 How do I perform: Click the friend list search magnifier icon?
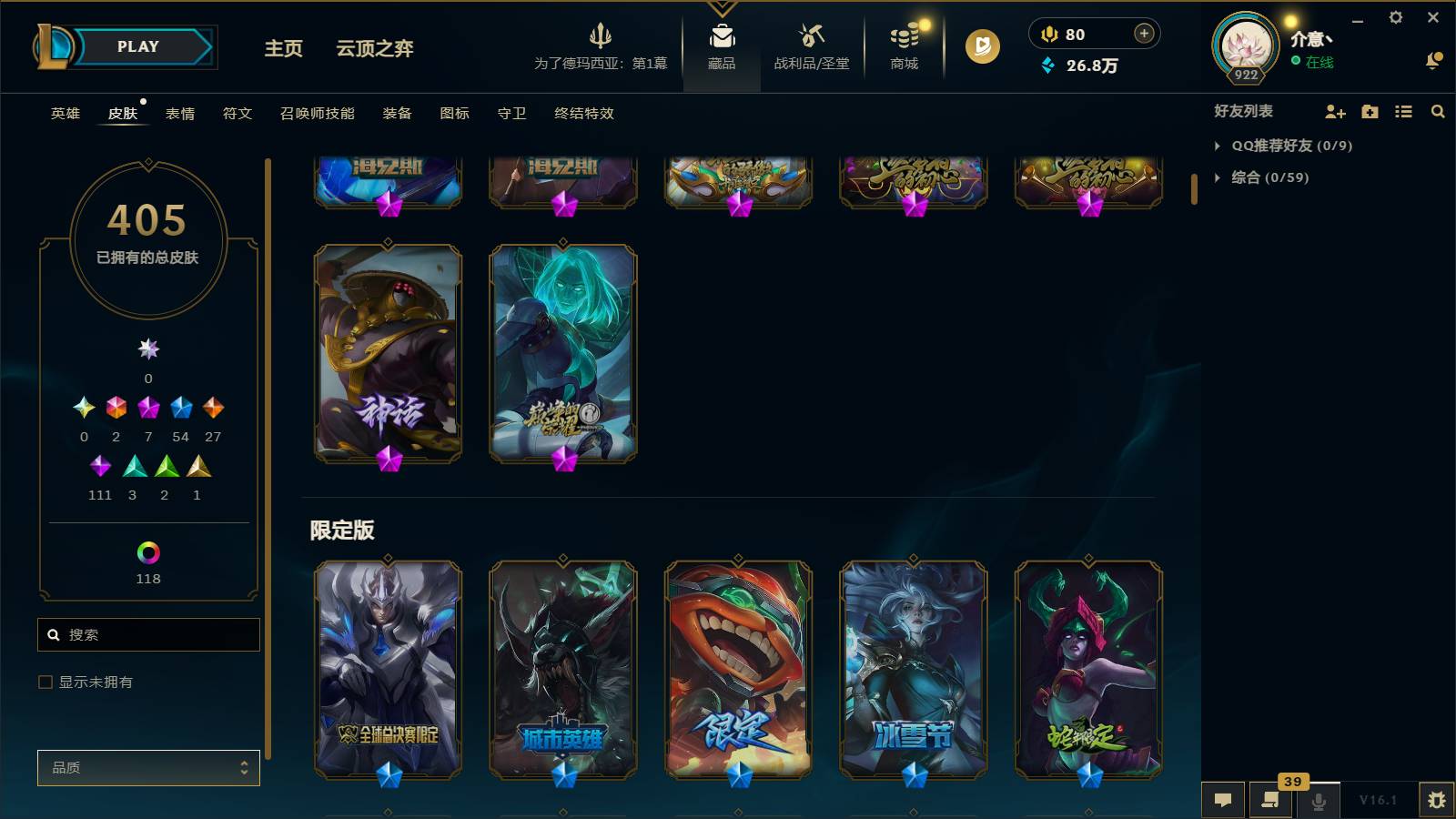click(x=1438, y=112)
